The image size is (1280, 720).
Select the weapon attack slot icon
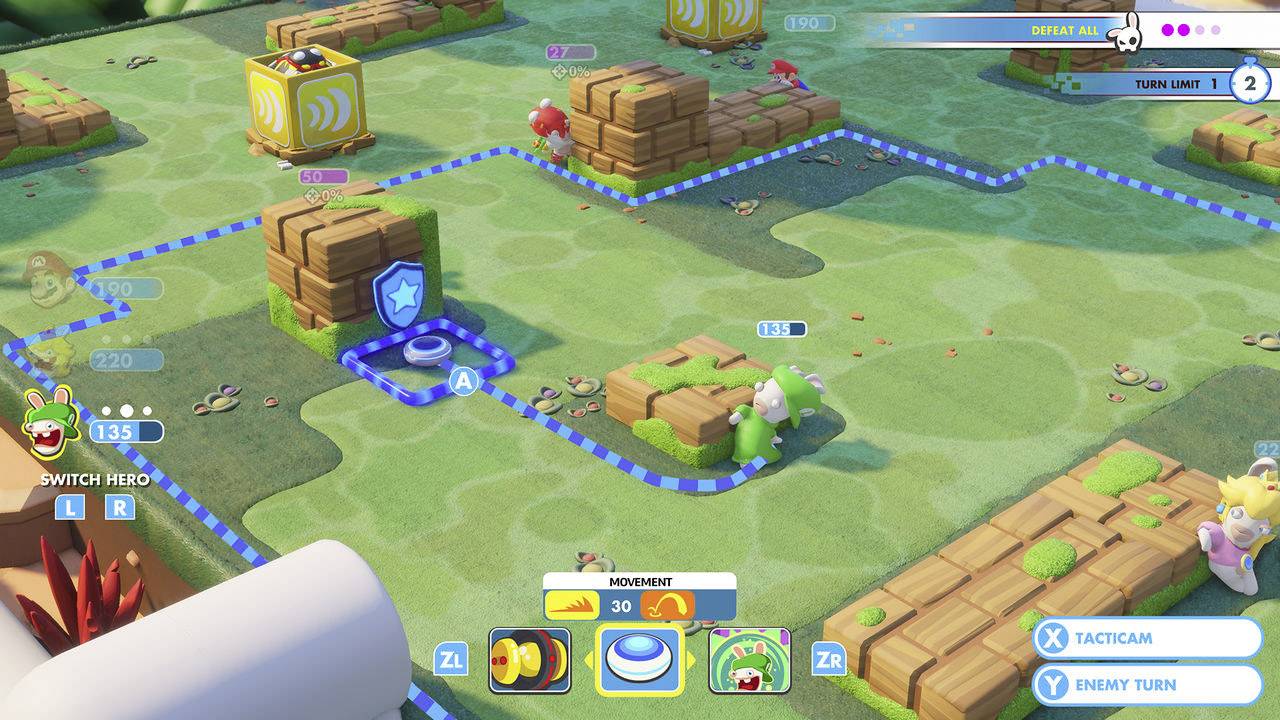point(529,659)
